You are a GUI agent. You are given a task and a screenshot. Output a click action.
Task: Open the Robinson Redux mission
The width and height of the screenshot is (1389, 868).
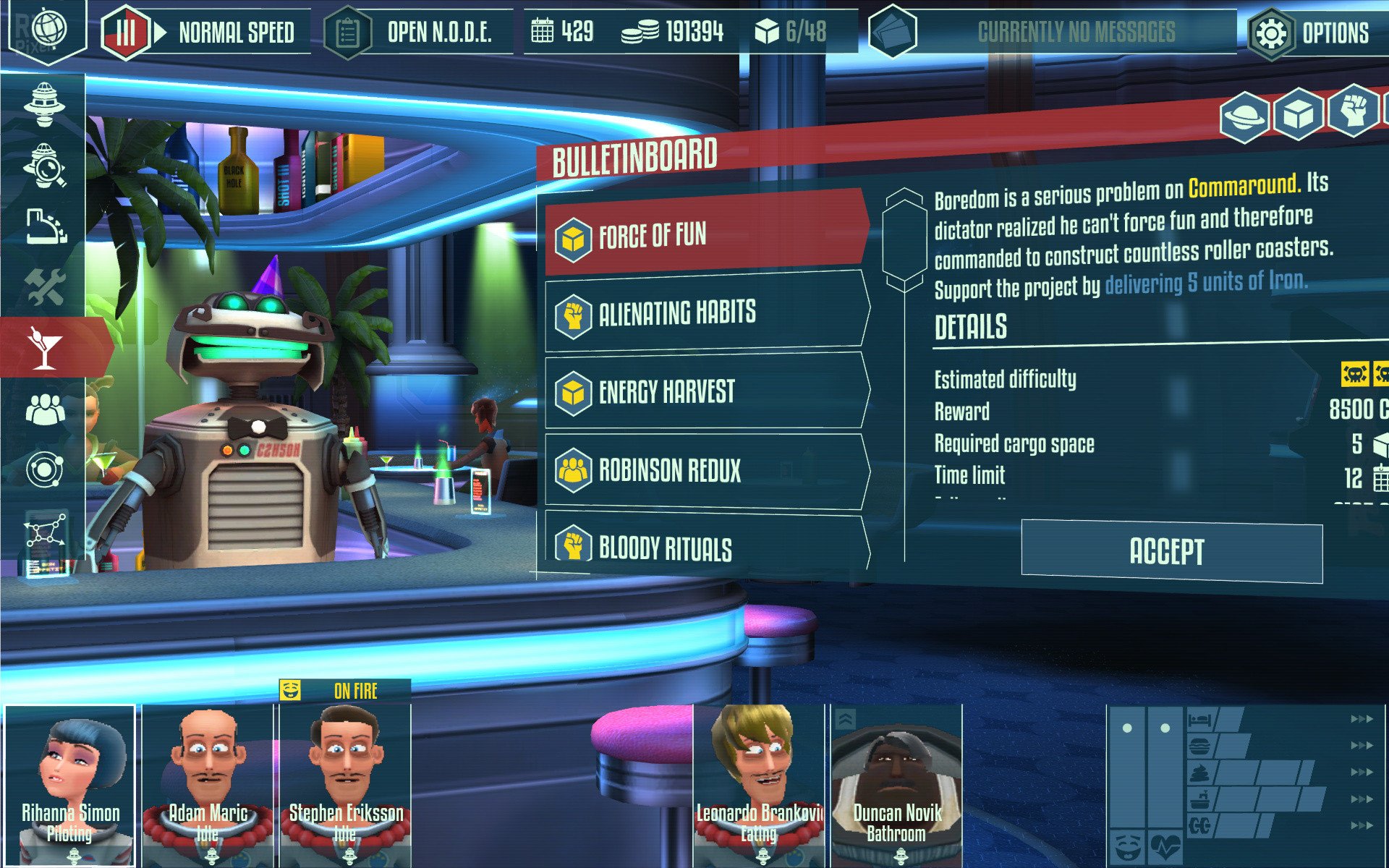(705, 470)
